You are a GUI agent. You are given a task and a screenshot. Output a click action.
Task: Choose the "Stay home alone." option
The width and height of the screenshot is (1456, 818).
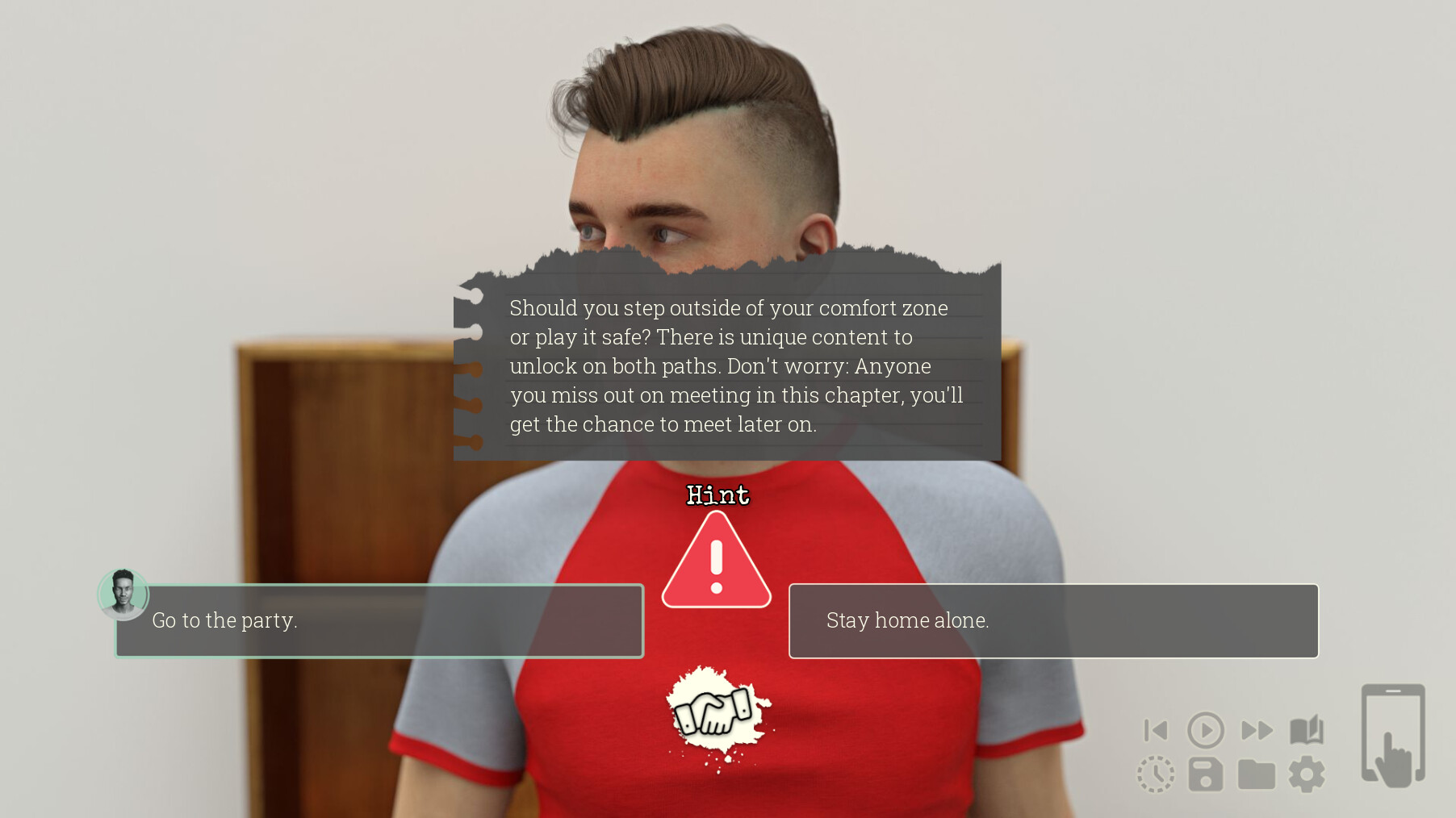click(1053, 621)
